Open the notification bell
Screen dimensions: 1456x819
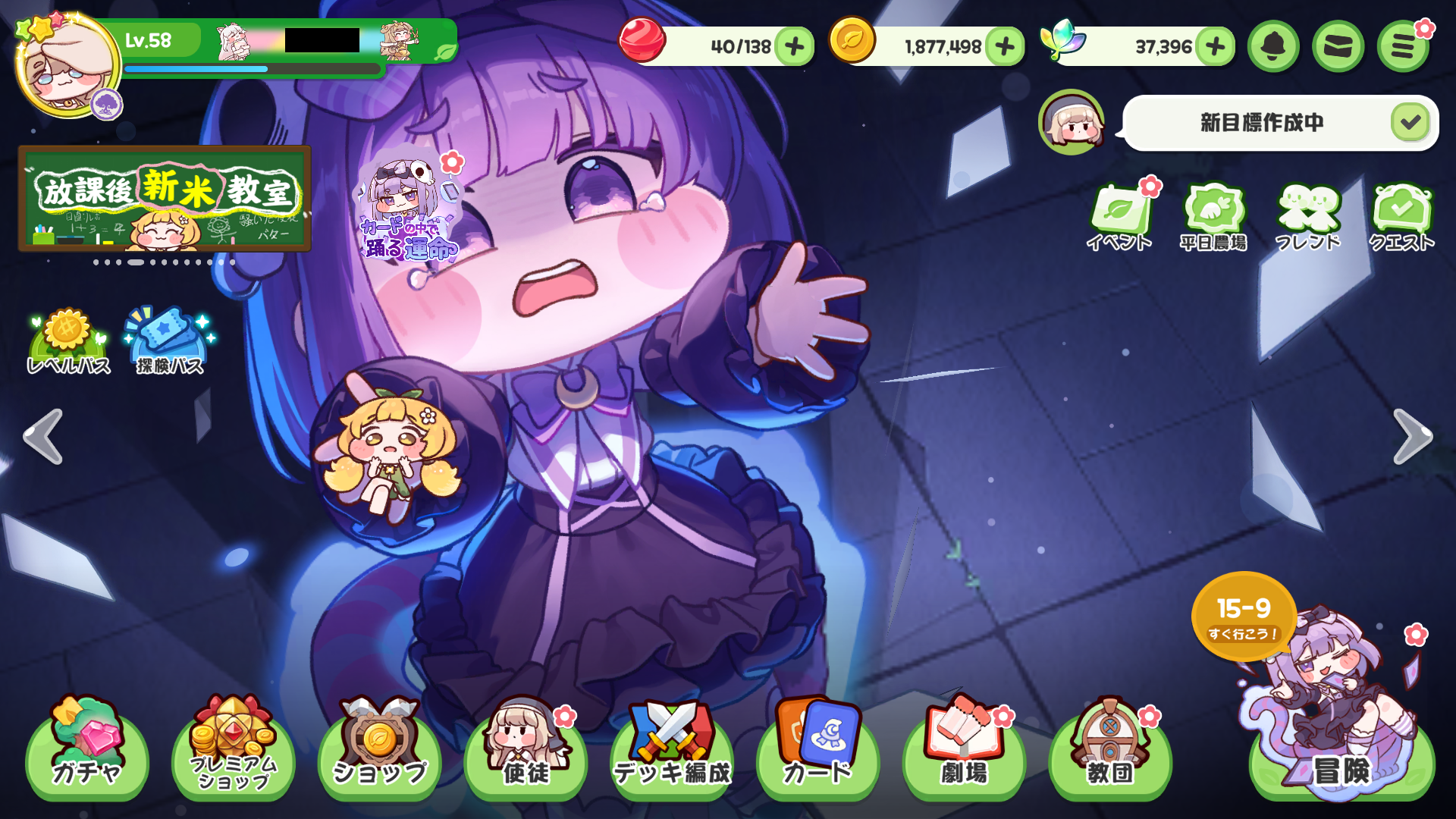point(1273,47)
